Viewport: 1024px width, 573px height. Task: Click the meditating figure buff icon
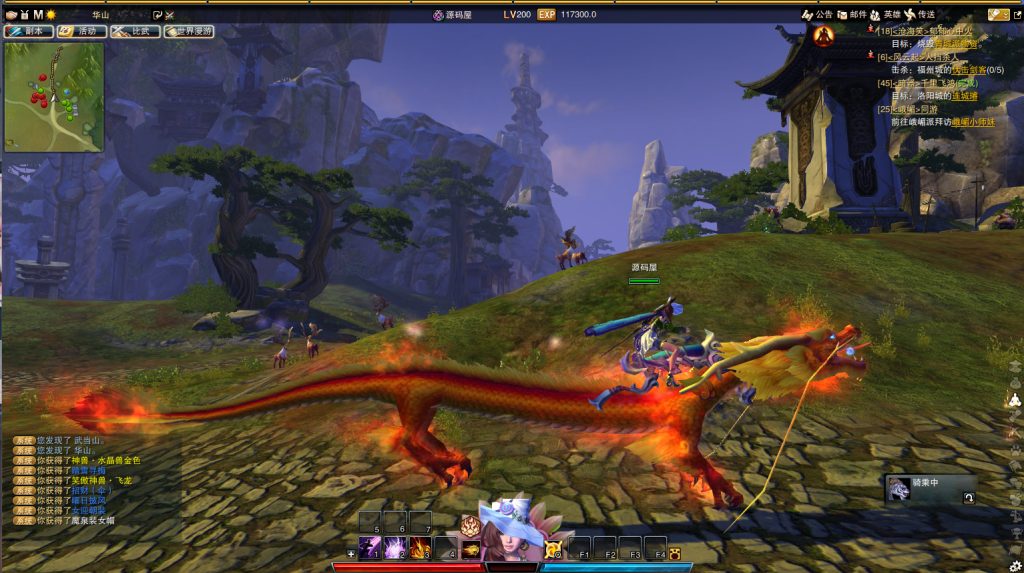click(823, 36)
